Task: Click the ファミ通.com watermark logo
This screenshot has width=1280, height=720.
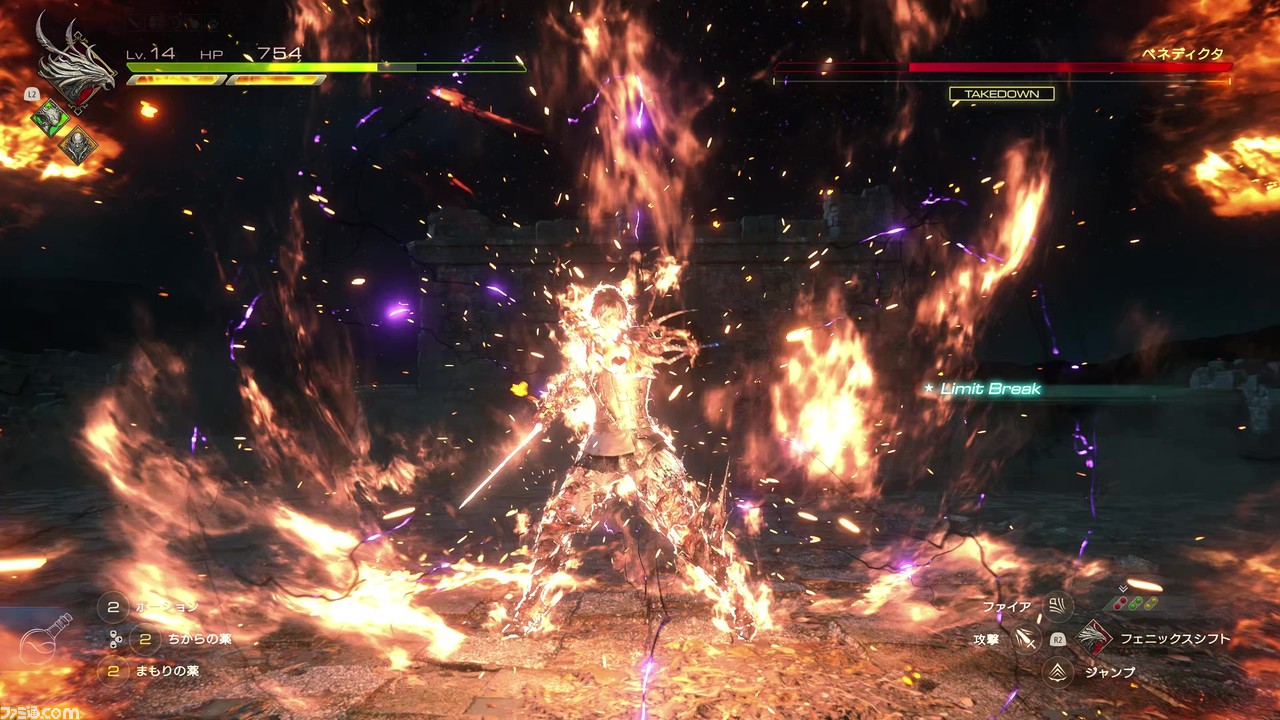Action: (x=40, y=711)
